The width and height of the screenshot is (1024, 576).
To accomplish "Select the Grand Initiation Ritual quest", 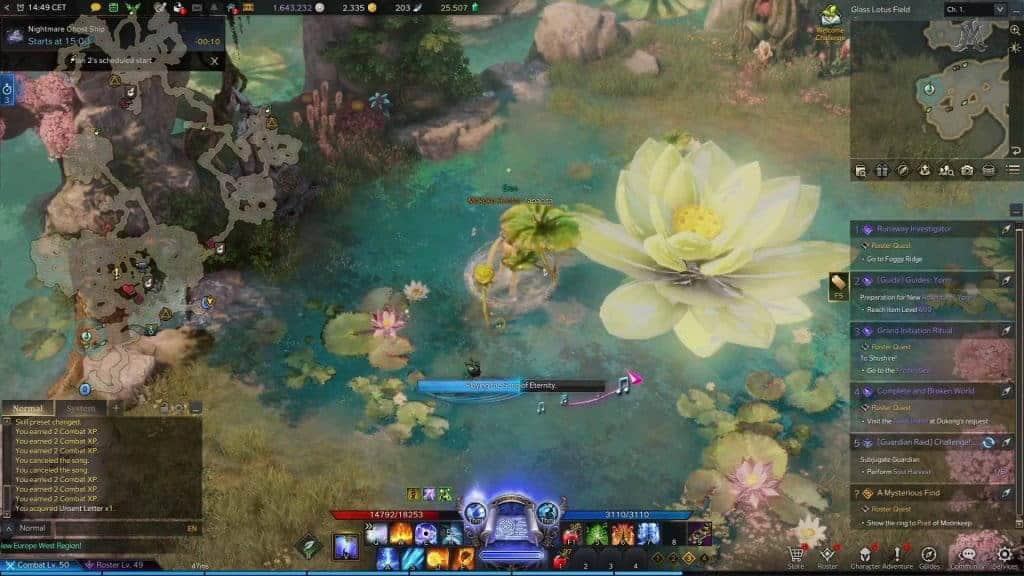I will click(x=916, y=331).
